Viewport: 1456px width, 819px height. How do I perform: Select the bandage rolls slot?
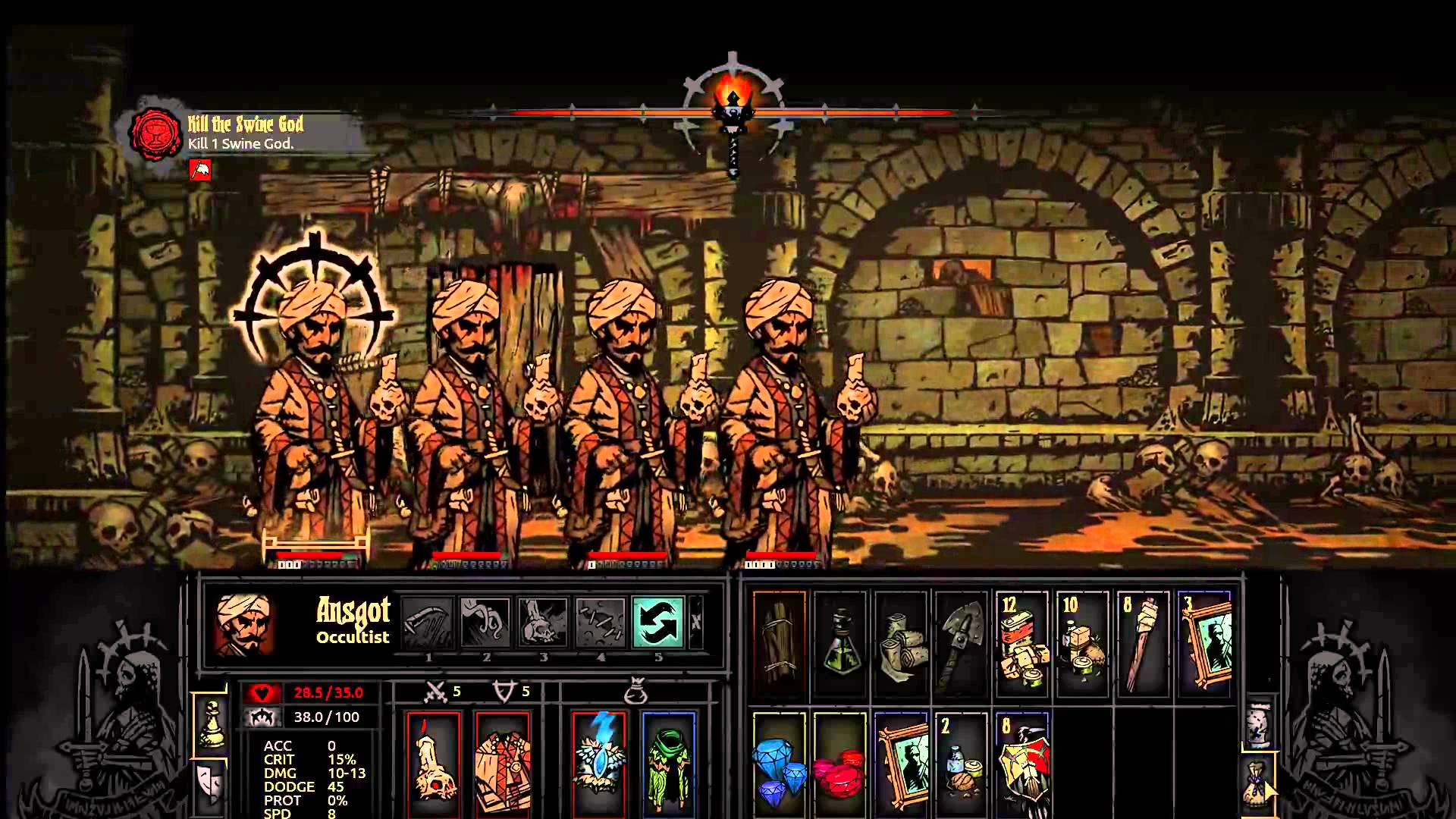coord(901,643)
